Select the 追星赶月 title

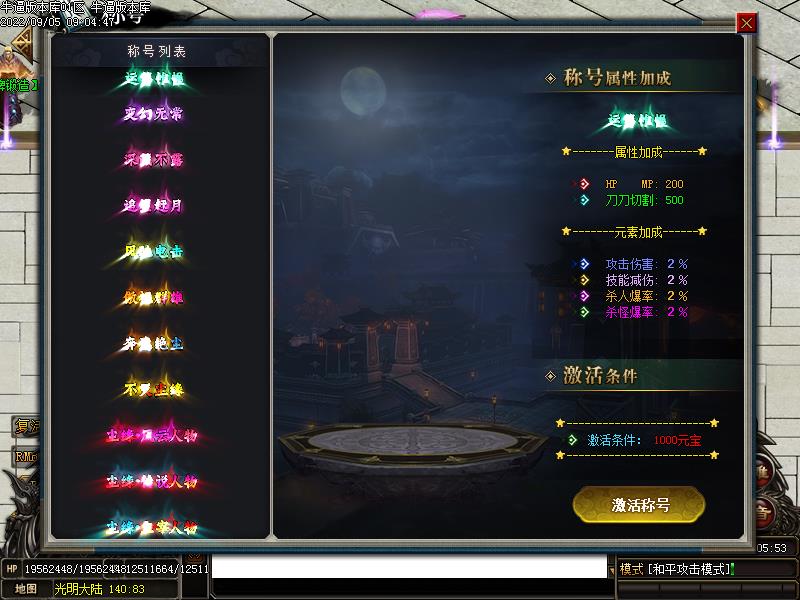click(153, 206)
